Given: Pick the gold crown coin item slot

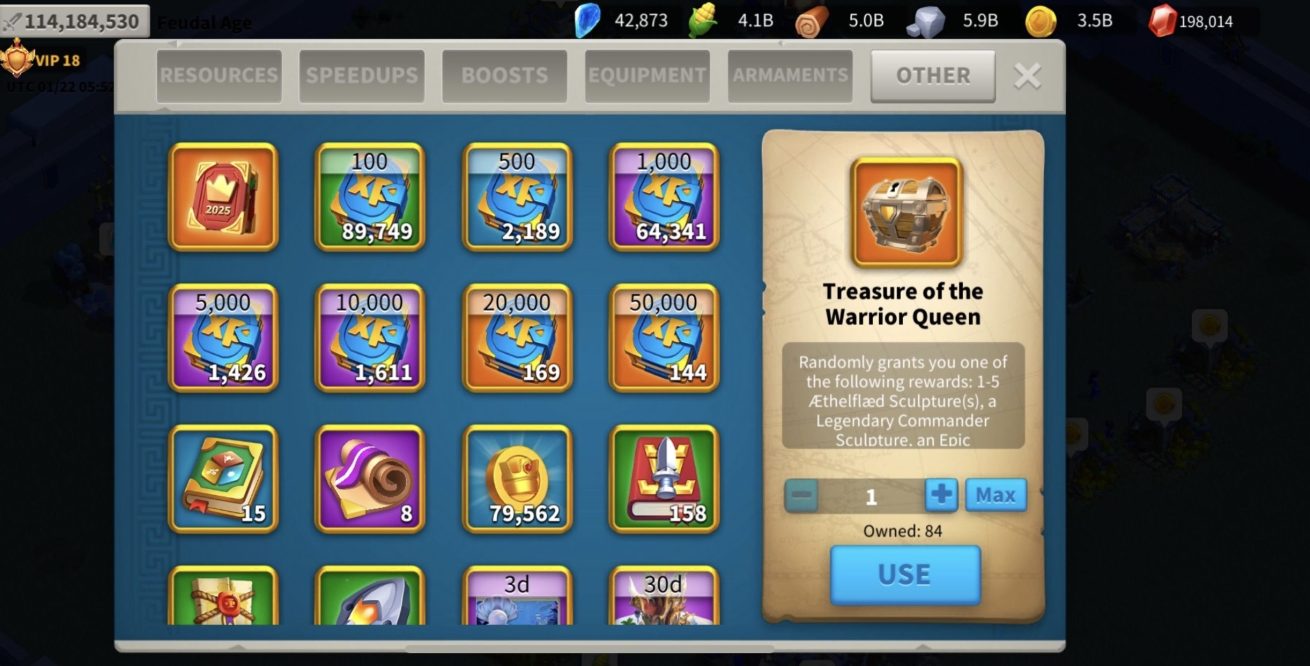Looking at the screenshot, I should click(517, 479).
